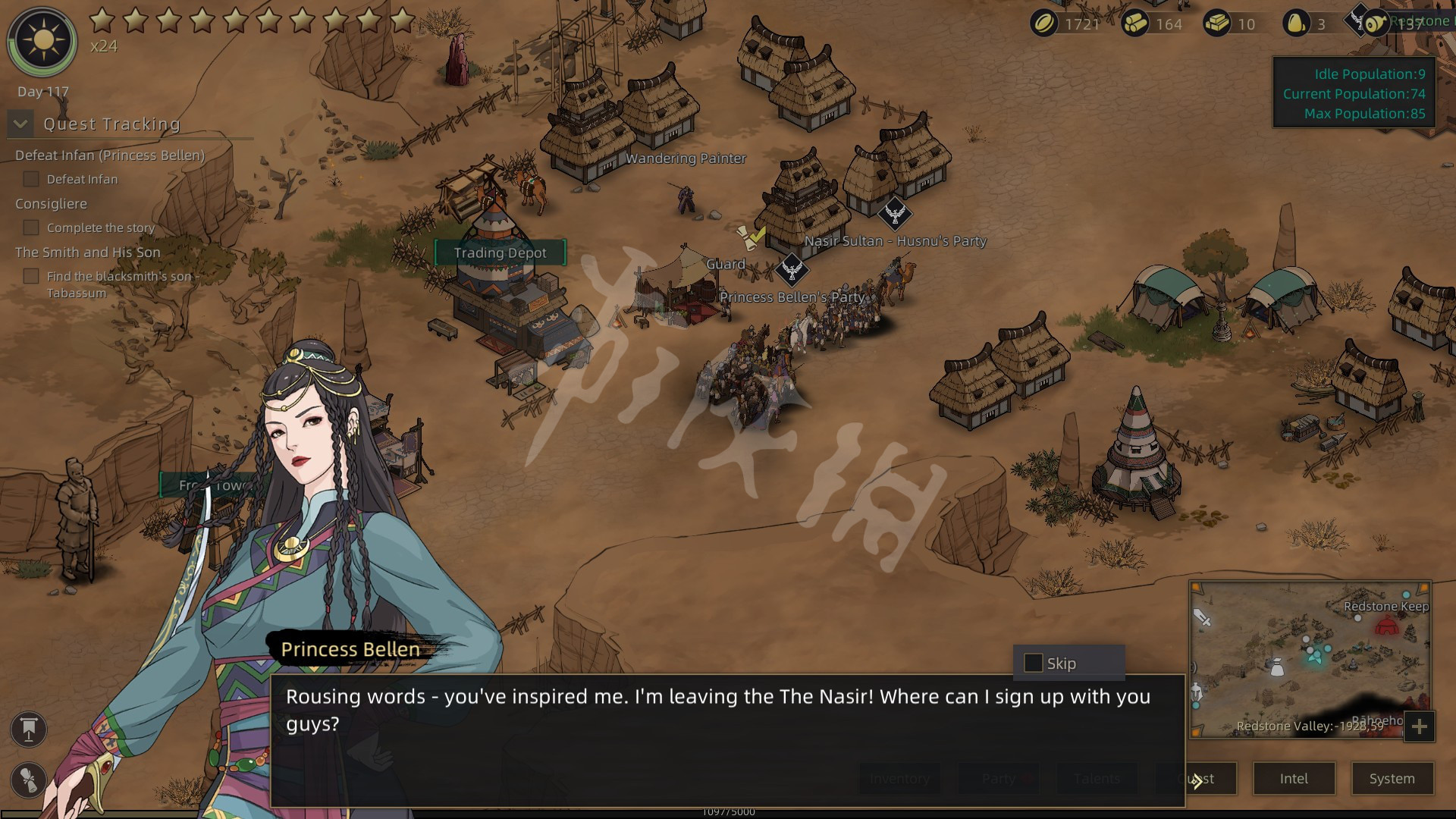Click the sun time-of-day icon
The width and height of the screenshot is (1456, 819).
point(42,41)
